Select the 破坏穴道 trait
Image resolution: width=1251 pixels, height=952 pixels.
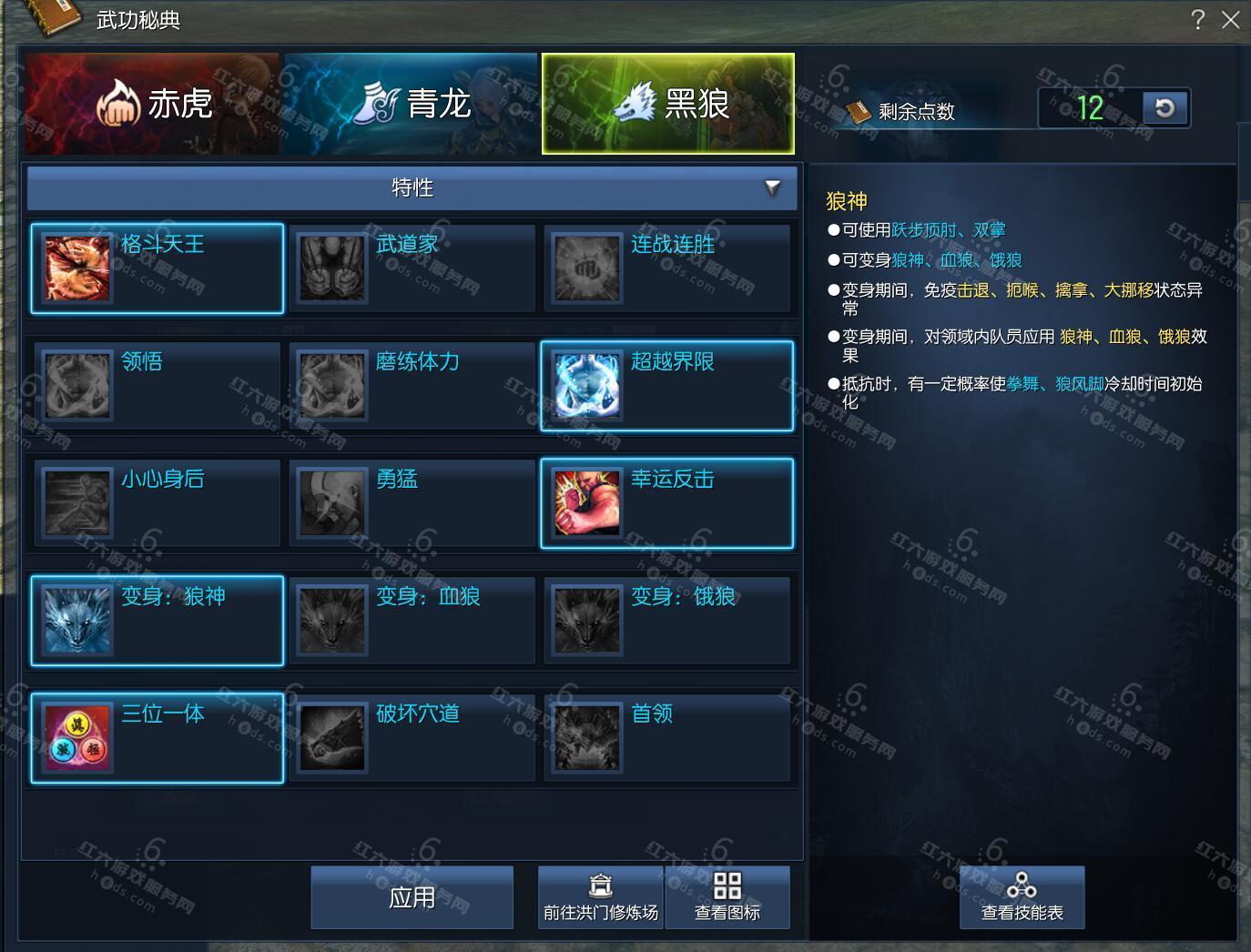pos(412,738)
